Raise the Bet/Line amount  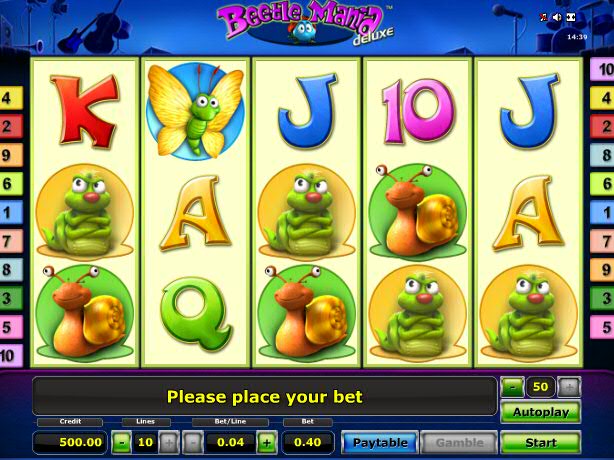267,441
